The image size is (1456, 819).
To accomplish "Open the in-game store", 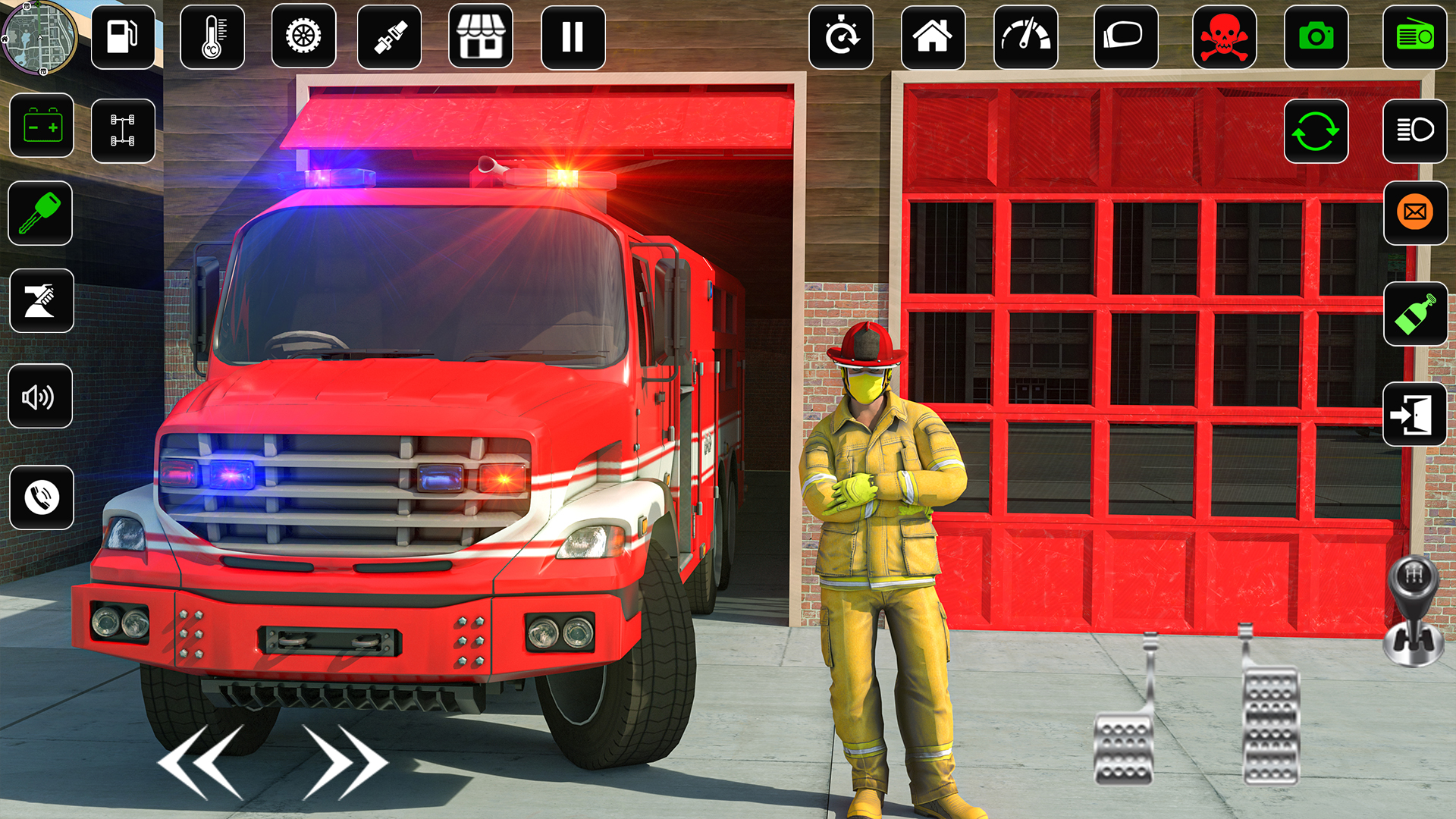I will pyautogui.click(x=482, y=38).
